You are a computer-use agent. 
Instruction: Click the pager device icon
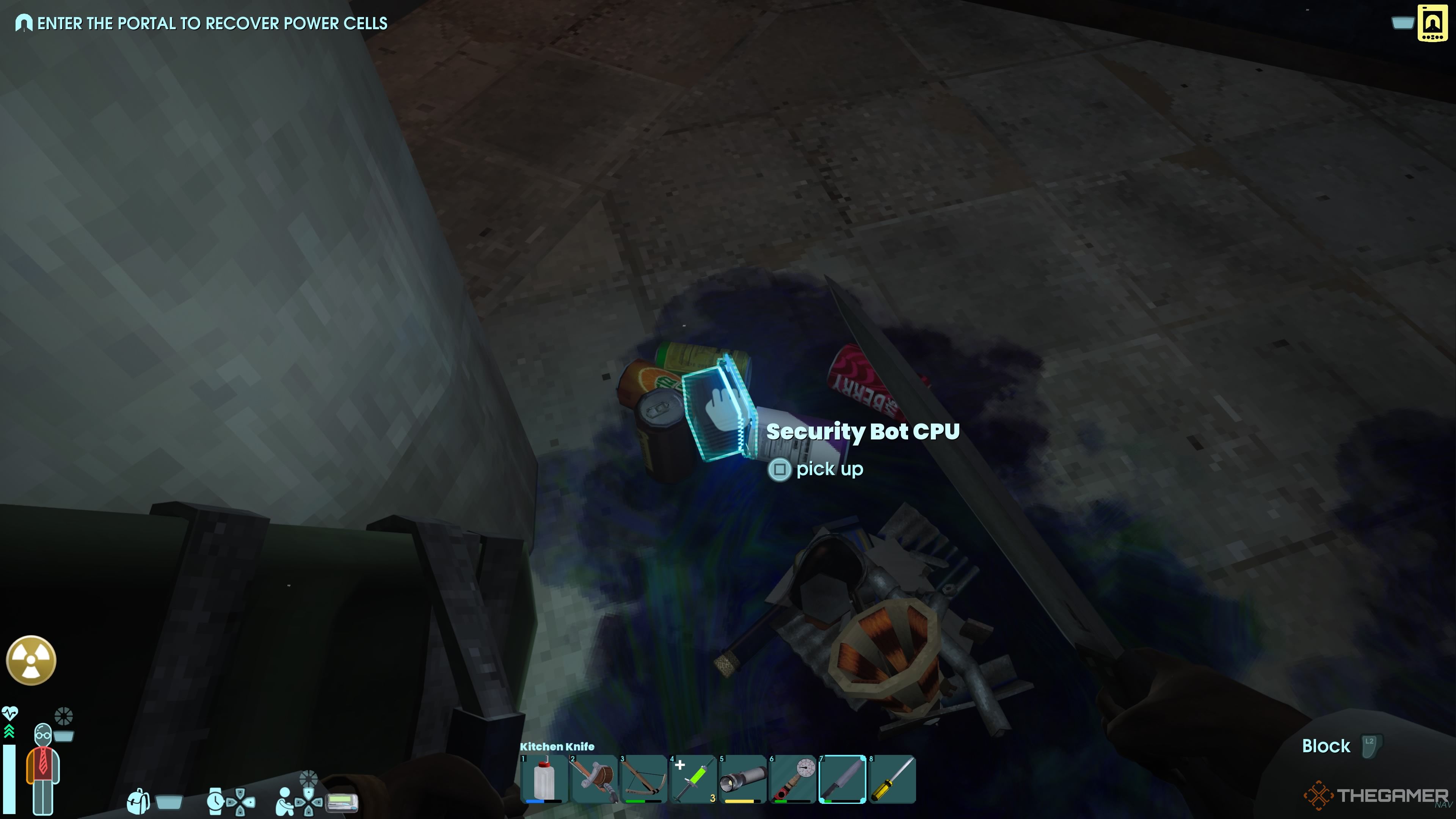coord(342,802)
